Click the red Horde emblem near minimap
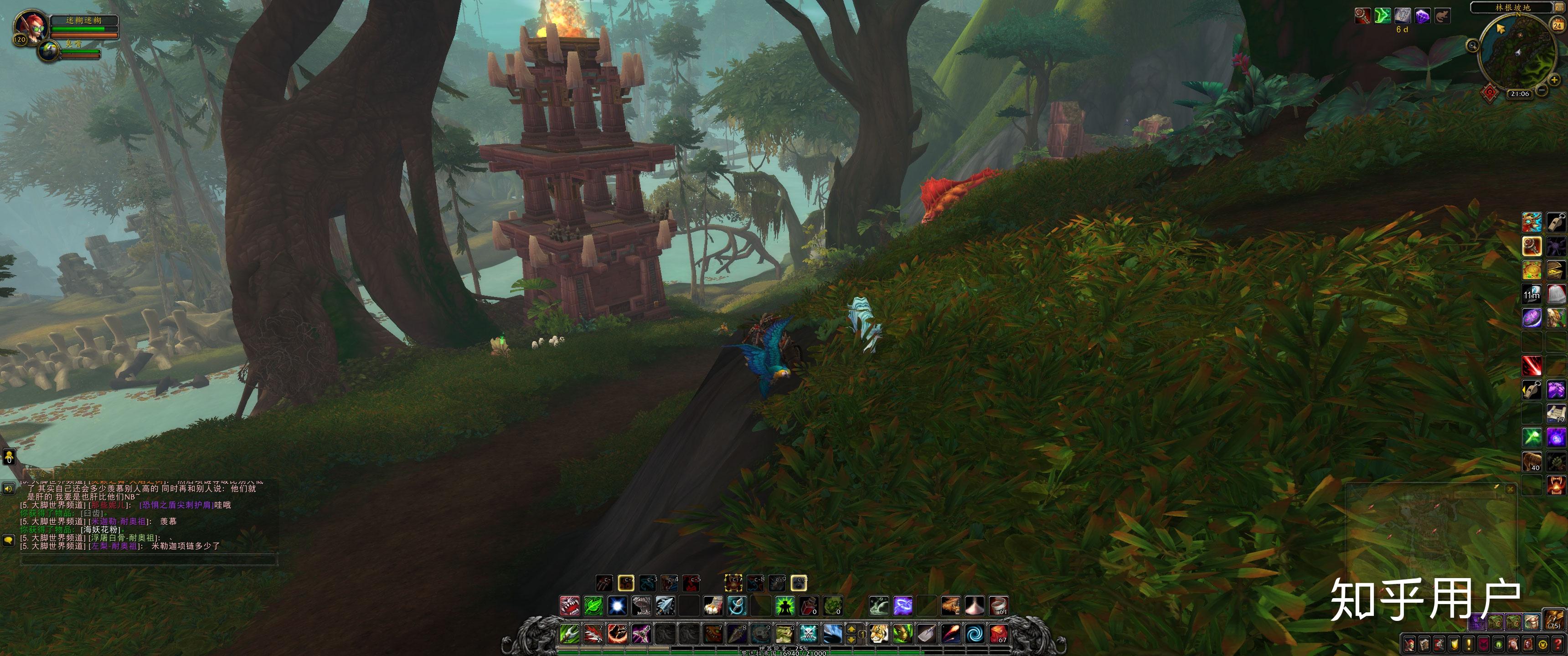The width and height of the screenshot is (1568, 656). (1490, 92)
